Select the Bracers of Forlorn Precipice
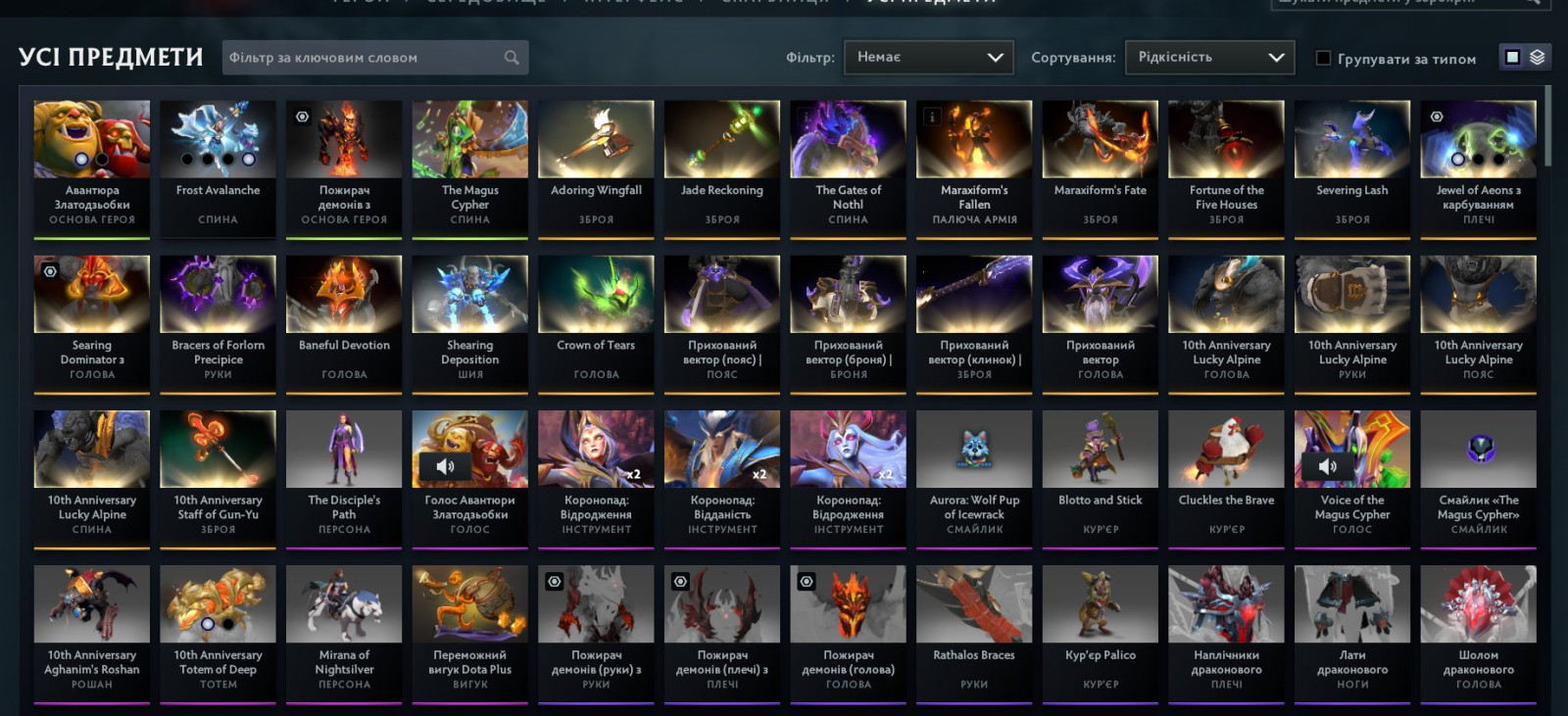The height and width of the screenshot is (716, 1568). click(x=218, y=321)
